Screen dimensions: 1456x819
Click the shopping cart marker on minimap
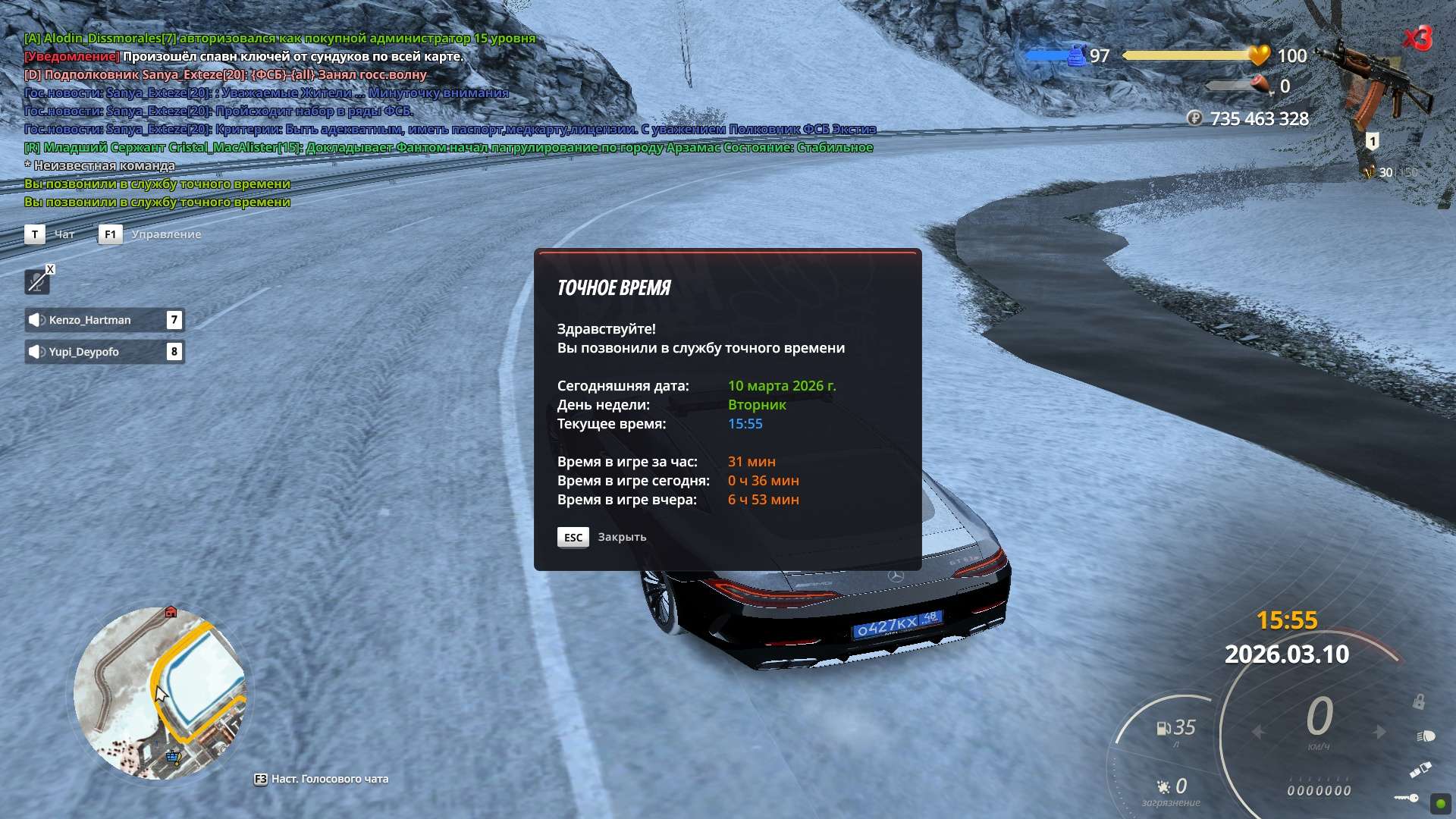174,757
